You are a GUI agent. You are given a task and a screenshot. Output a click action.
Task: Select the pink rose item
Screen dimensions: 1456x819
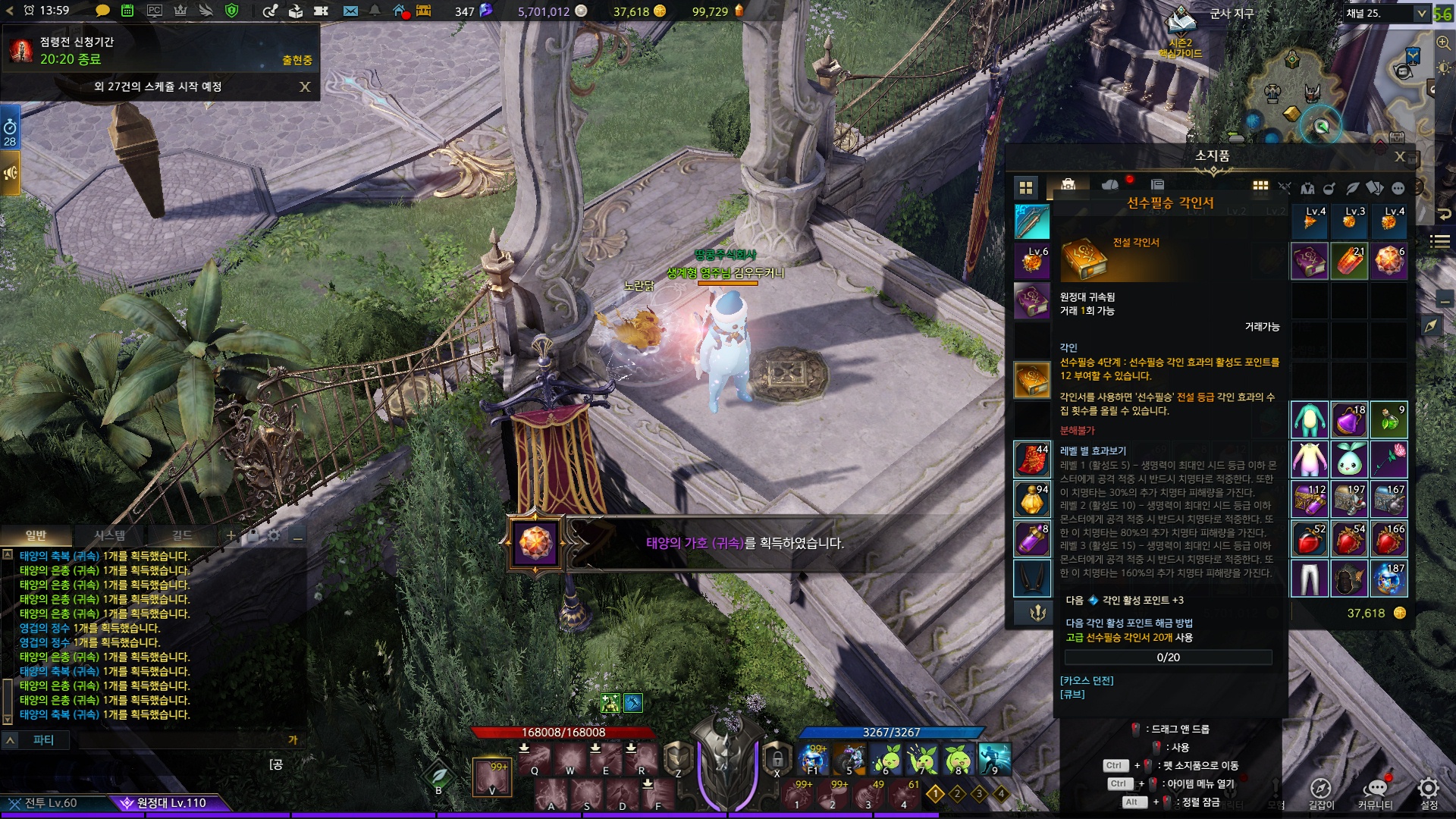[x=1389, y=460]
